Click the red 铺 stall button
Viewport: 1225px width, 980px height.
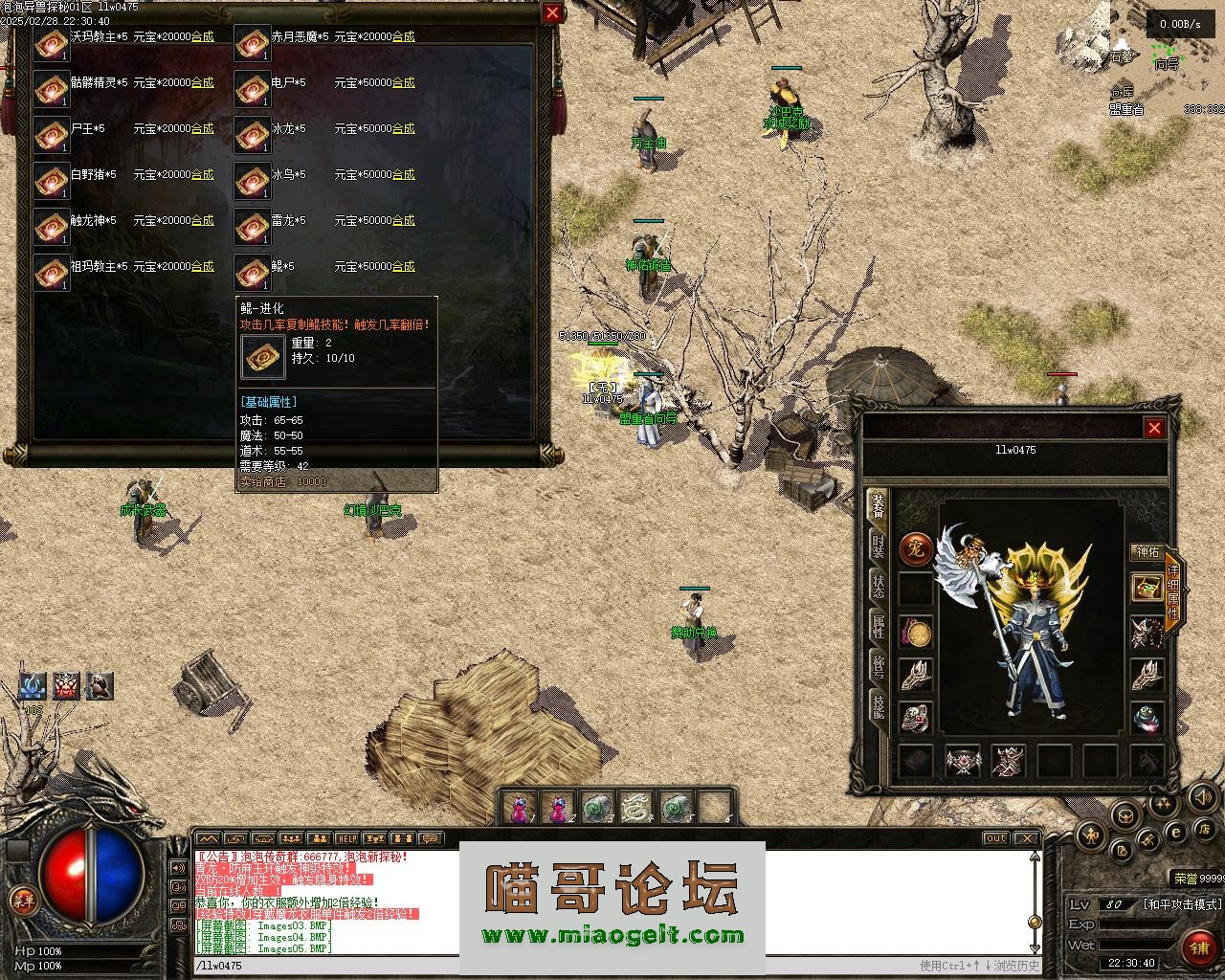(x=1199, y=947)
